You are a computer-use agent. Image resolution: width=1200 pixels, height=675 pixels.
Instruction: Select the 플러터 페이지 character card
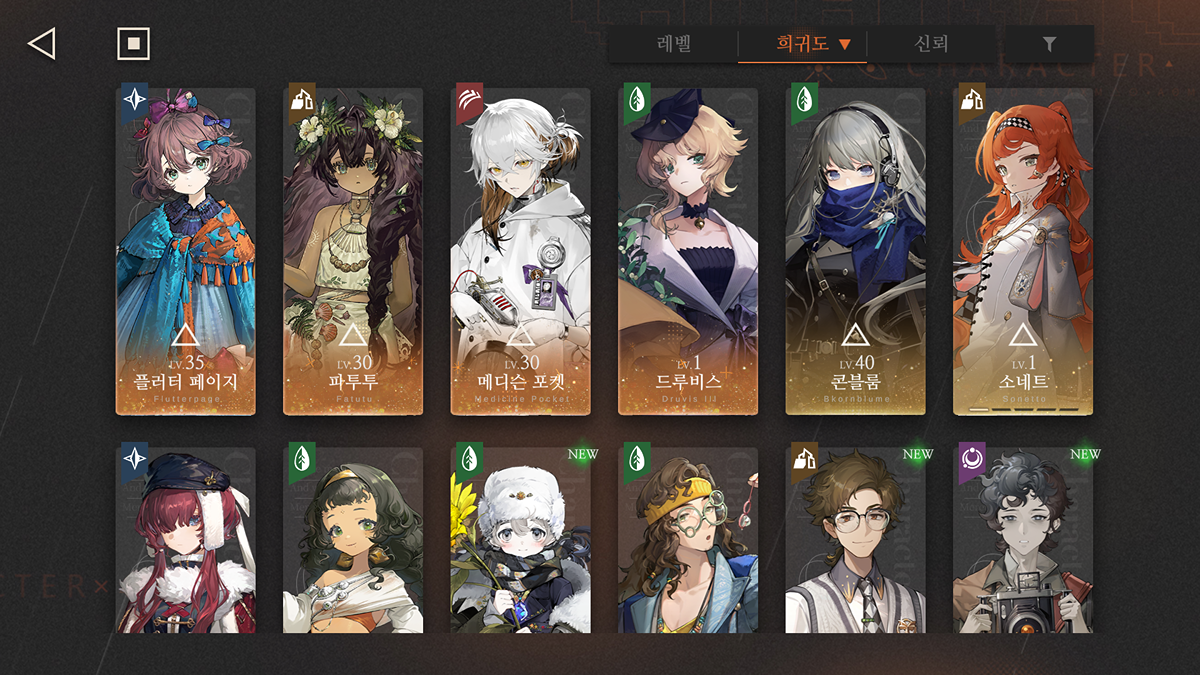point(186,251)
